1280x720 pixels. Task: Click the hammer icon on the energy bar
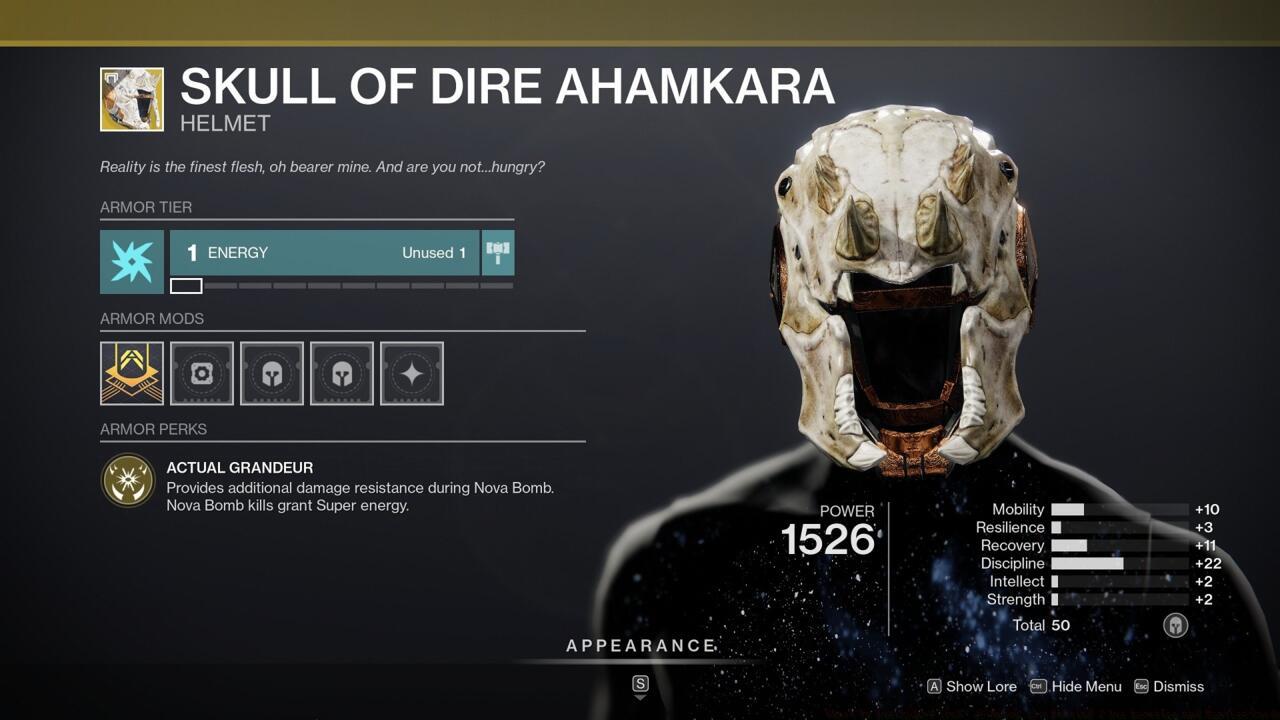[497, 252]
